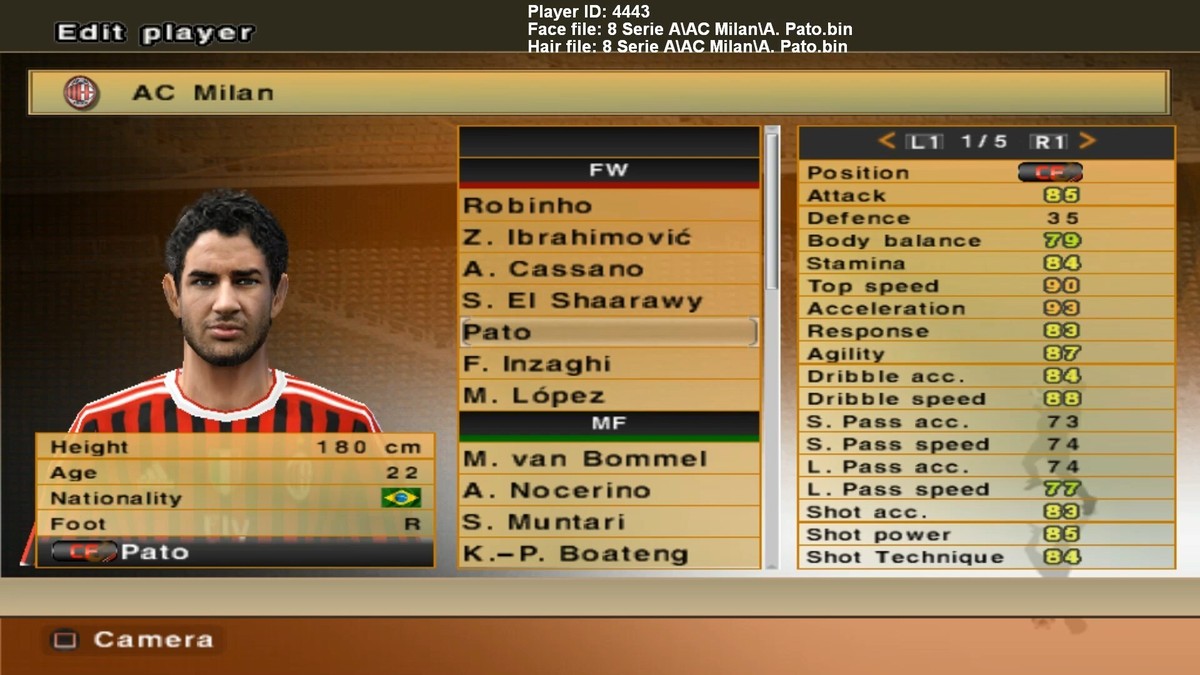The height and width of the screenshot is (675, 1200).
Task: Select the Position stat row
Action: tap(985, 172)
